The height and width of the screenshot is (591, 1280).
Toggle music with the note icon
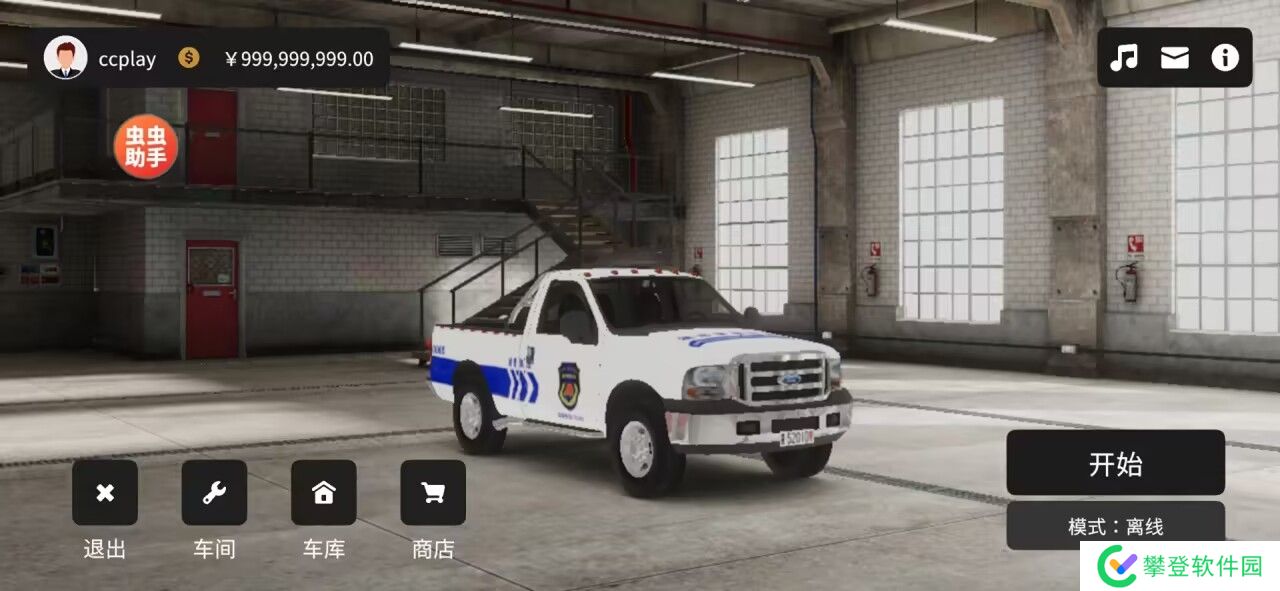[x=1124, y=58]
